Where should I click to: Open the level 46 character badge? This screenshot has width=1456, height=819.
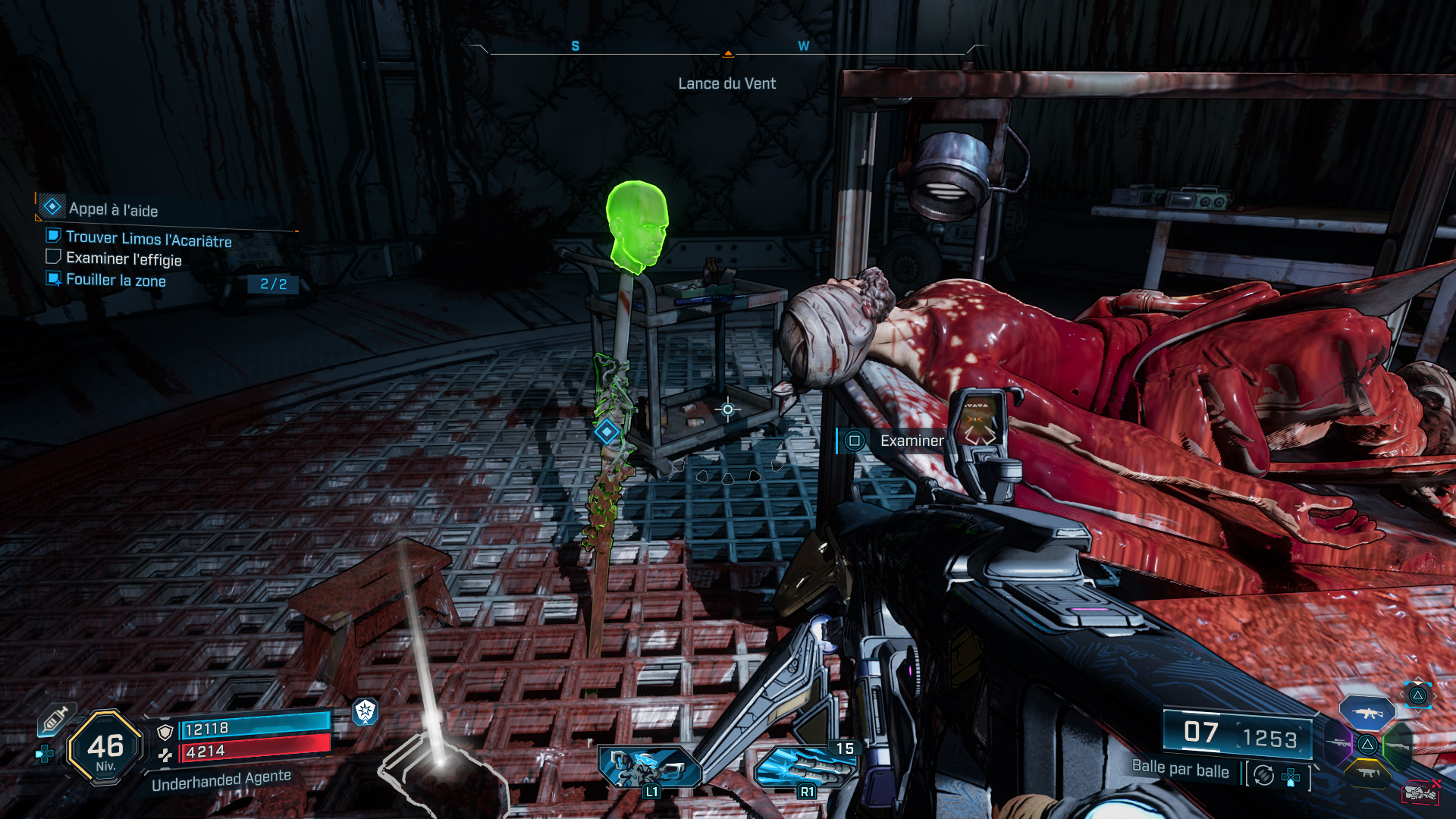[105, 747]
